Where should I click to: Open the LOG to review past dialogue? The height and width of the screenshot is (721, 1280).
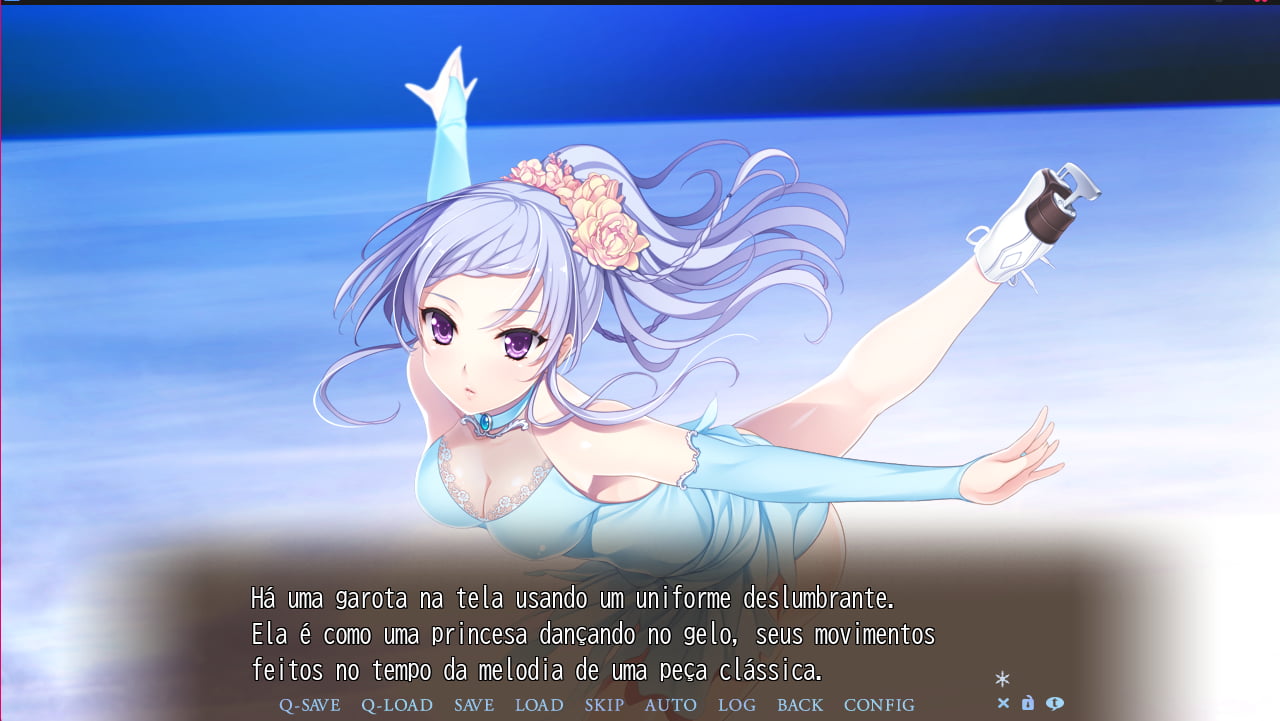(x=736, y=705)
